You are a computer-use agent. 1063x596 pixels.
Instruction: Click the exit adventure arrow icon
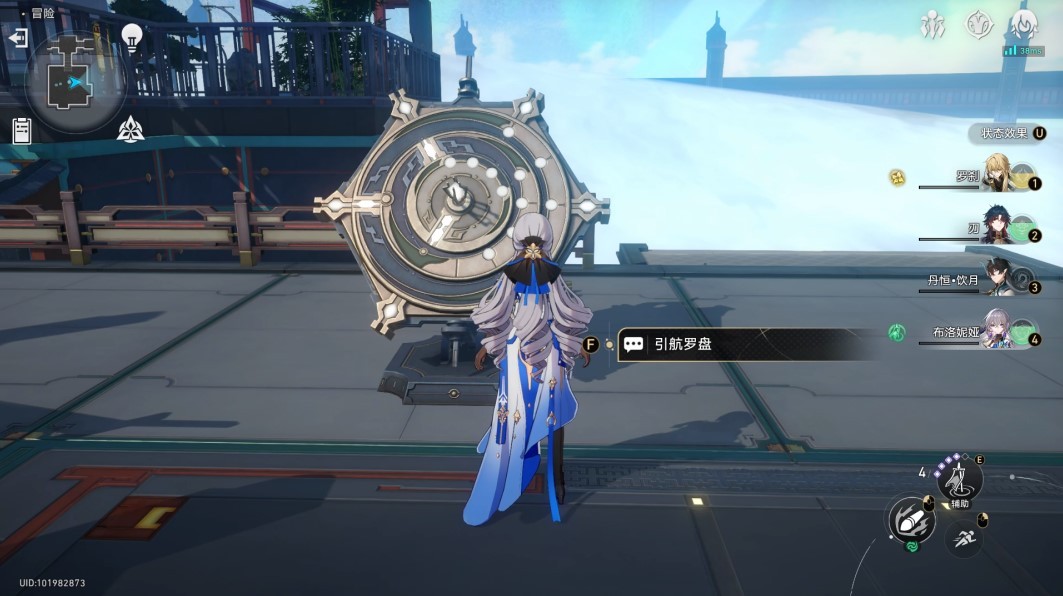click(x=17, y=38)
